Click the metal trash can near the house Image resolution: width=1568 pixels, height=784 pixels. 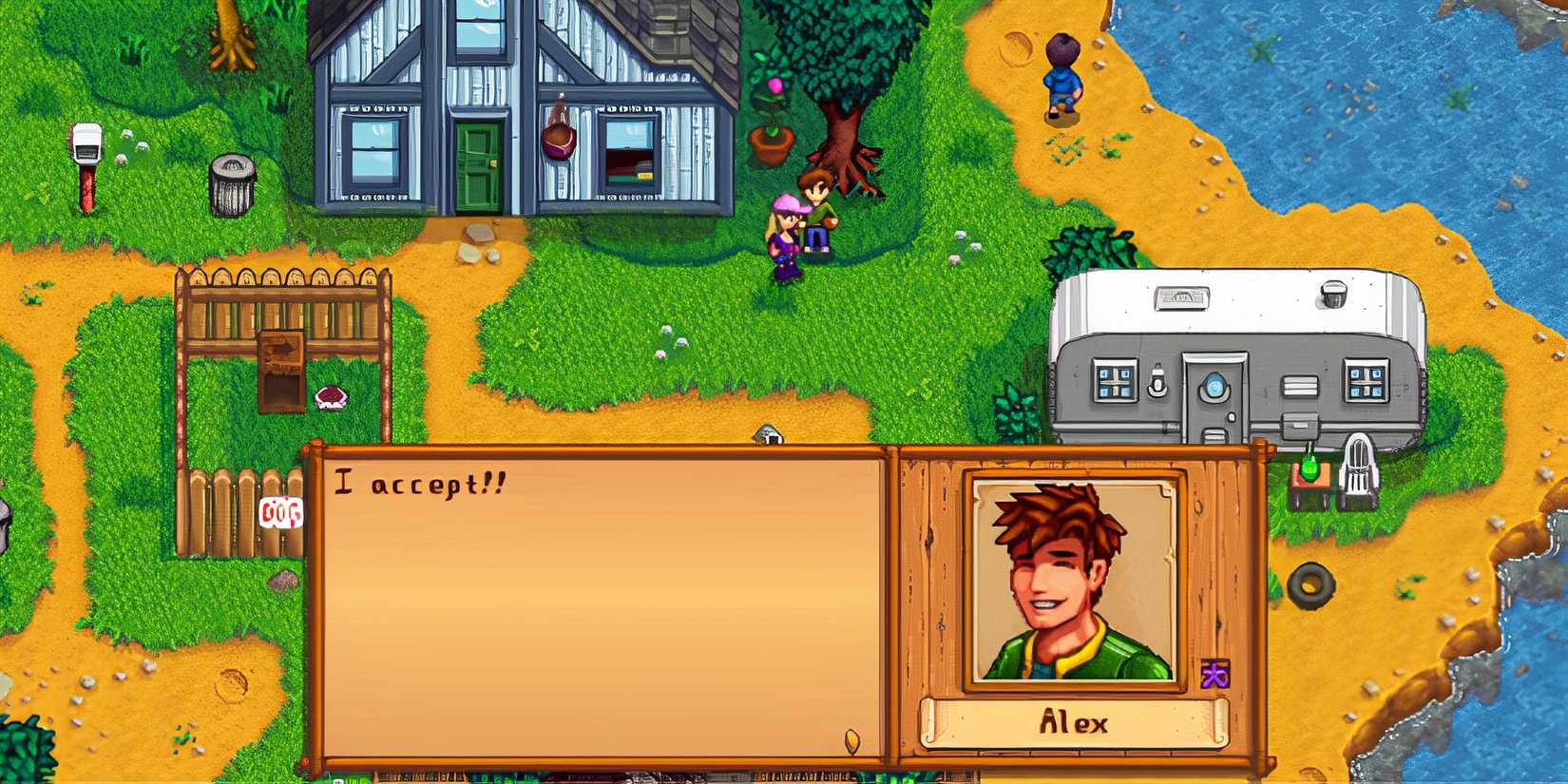(231, 185)
